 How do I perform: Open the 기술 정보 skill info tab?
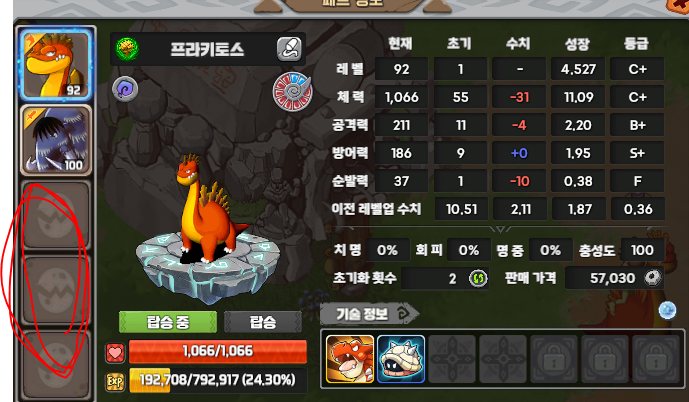pyautogui.click(x=360, y=313)
